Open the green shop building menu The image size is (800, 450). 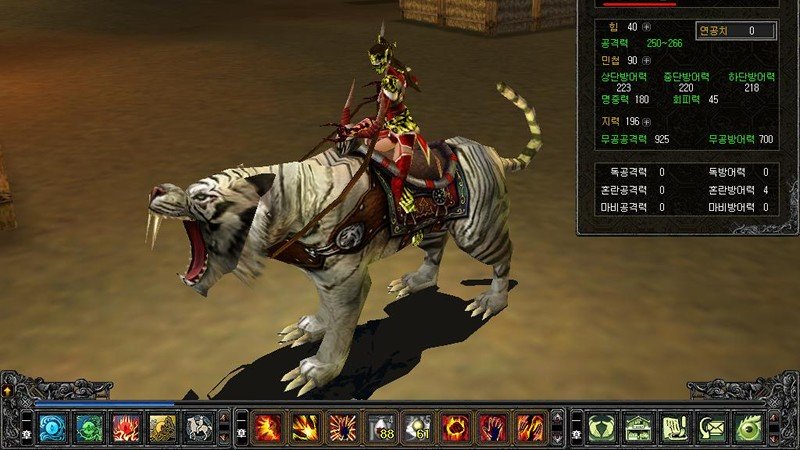click(638, 428)
